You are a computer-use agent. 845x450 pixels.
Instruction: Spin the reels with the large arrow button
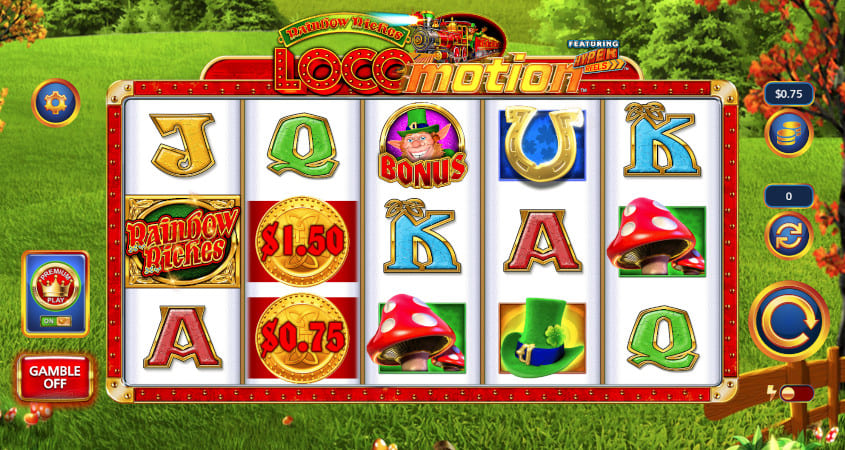[x=788, y=322]
